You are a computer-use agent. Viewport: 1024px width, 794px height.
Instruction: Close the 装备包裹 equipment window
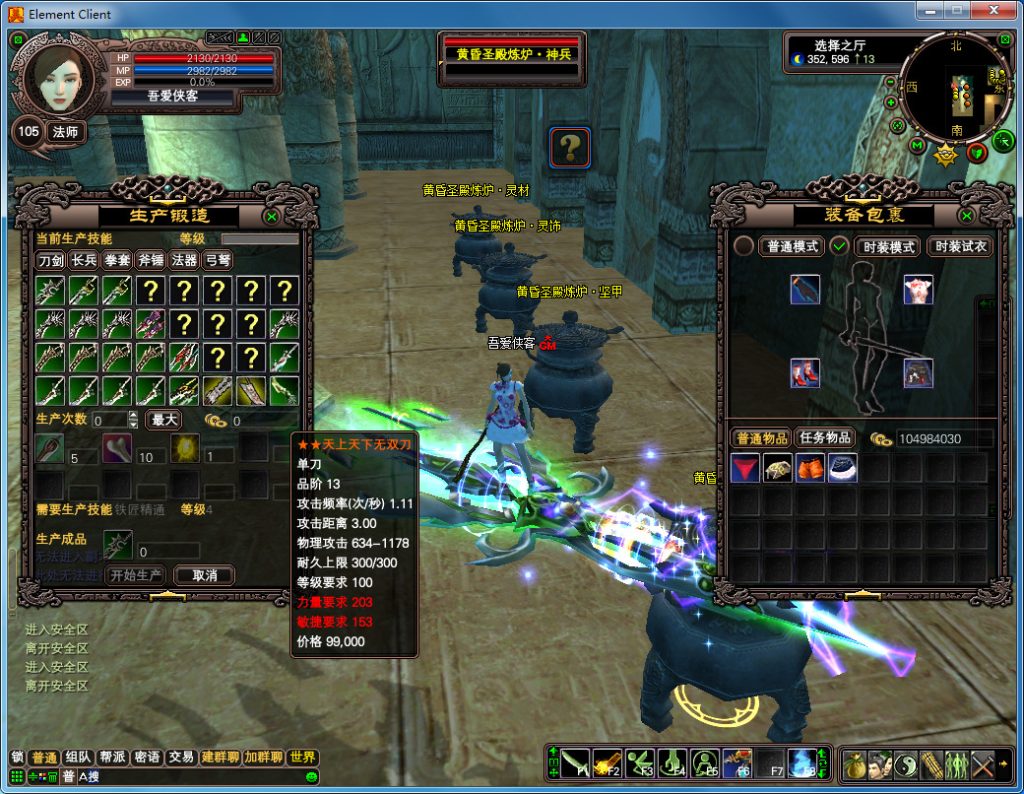point(967,216)
